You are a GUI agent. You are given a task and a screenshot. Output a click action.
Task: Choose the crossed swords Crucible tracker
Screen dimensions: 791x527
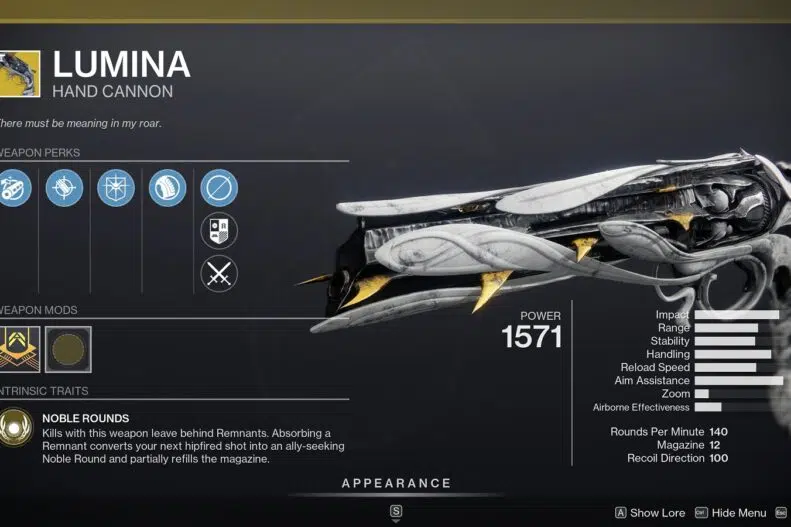point(219,273)
